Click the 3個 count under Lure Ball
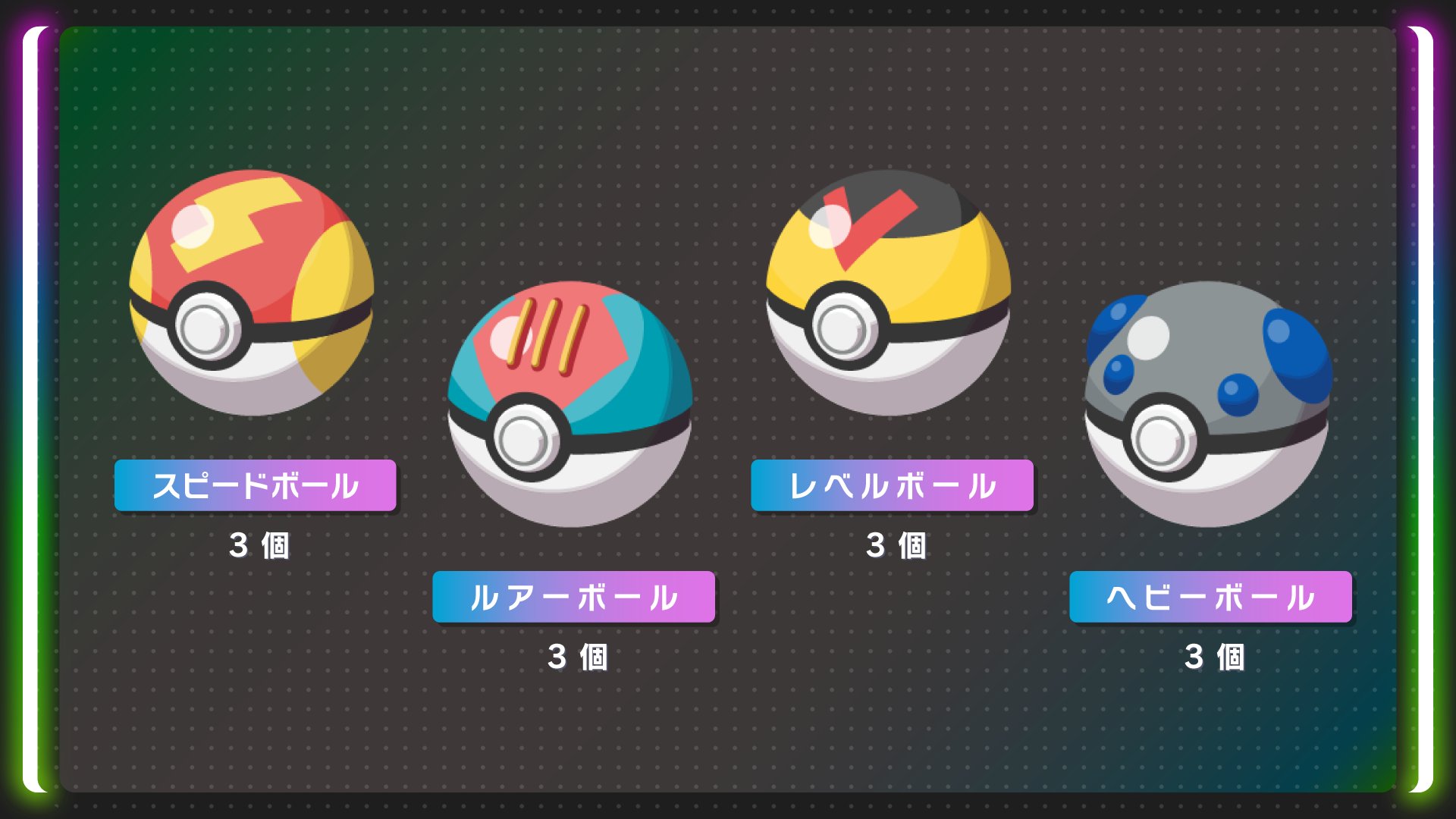This screenshot has width=1456, height=819. [579, 657]
